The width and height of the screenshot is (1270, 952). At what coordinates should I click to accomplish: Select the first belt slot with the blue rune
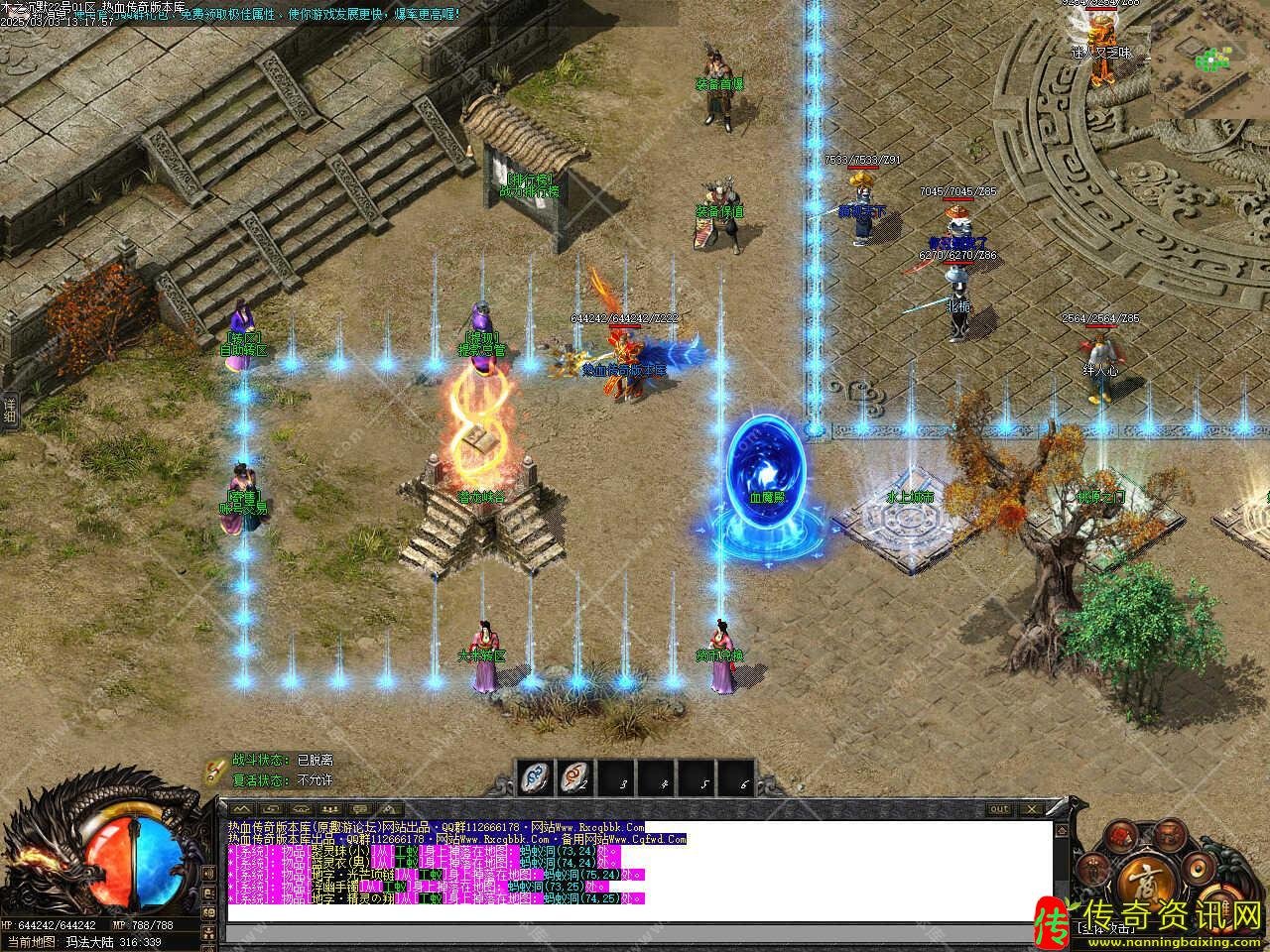537,778
